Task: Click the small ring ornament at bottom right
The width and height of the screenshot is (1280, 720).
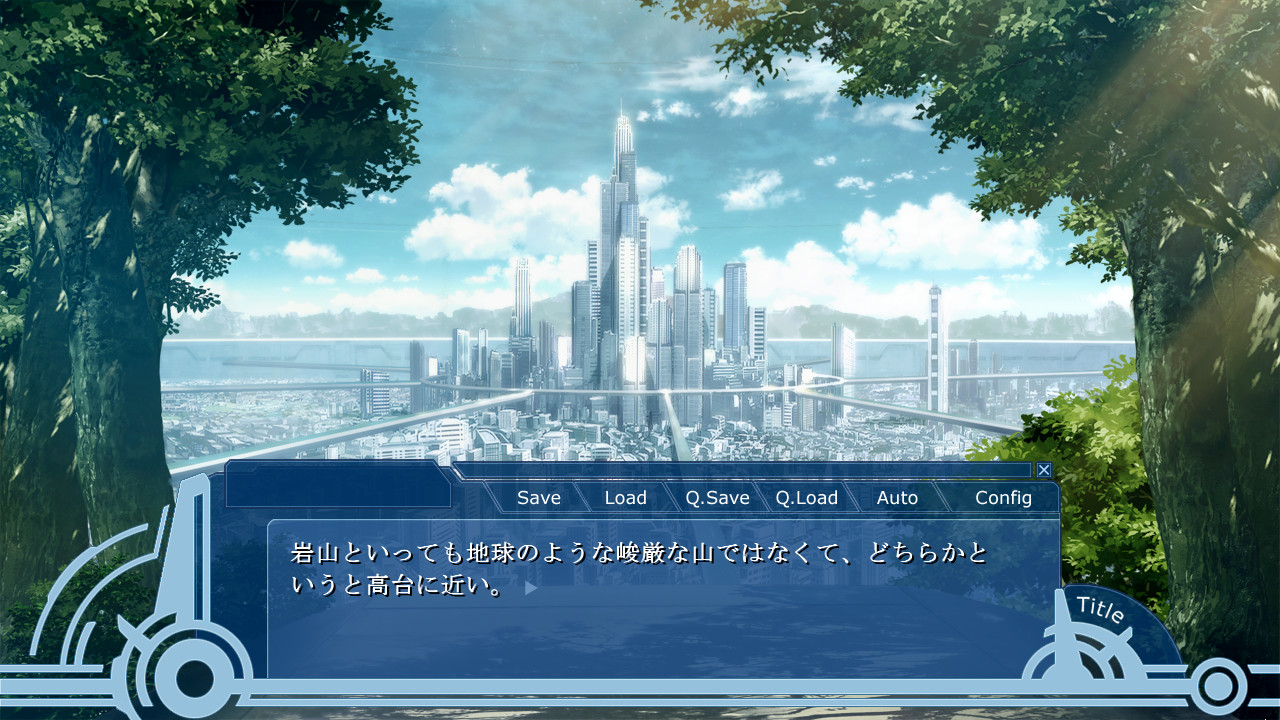Action: click(1218, 683)
